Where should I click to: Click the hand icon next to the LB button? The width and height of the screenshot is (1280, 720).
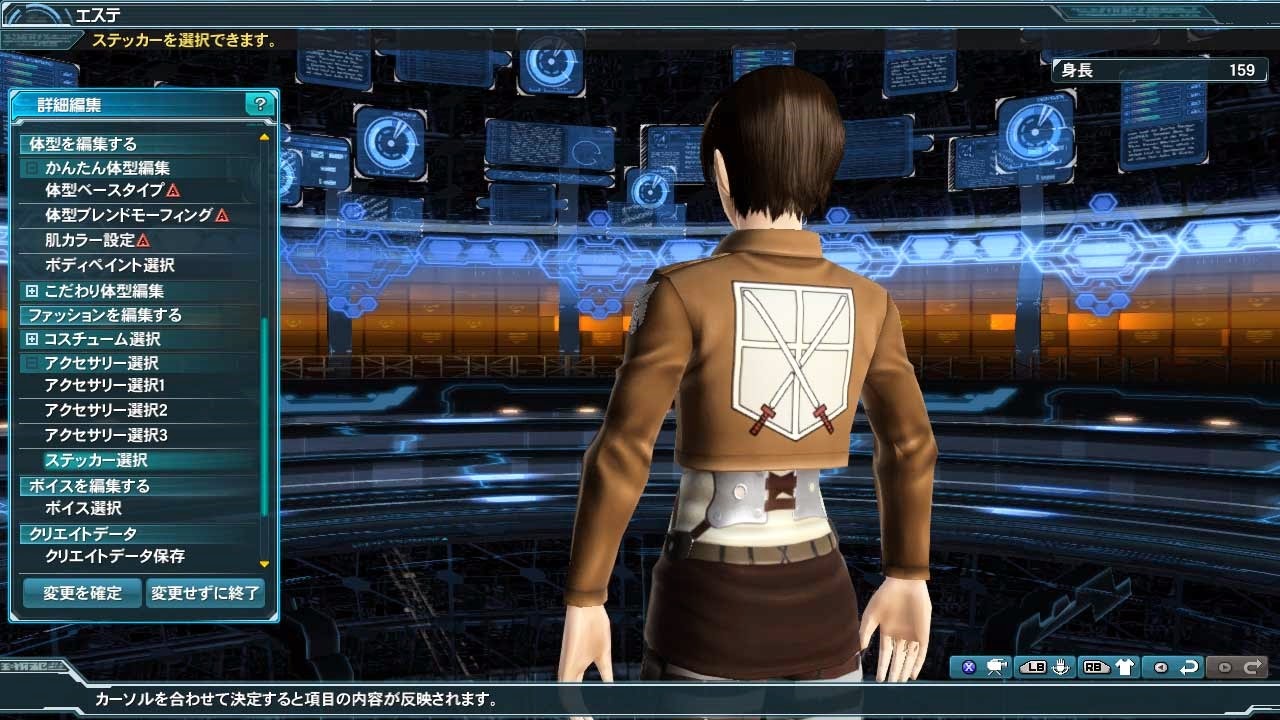(1061, 665)
